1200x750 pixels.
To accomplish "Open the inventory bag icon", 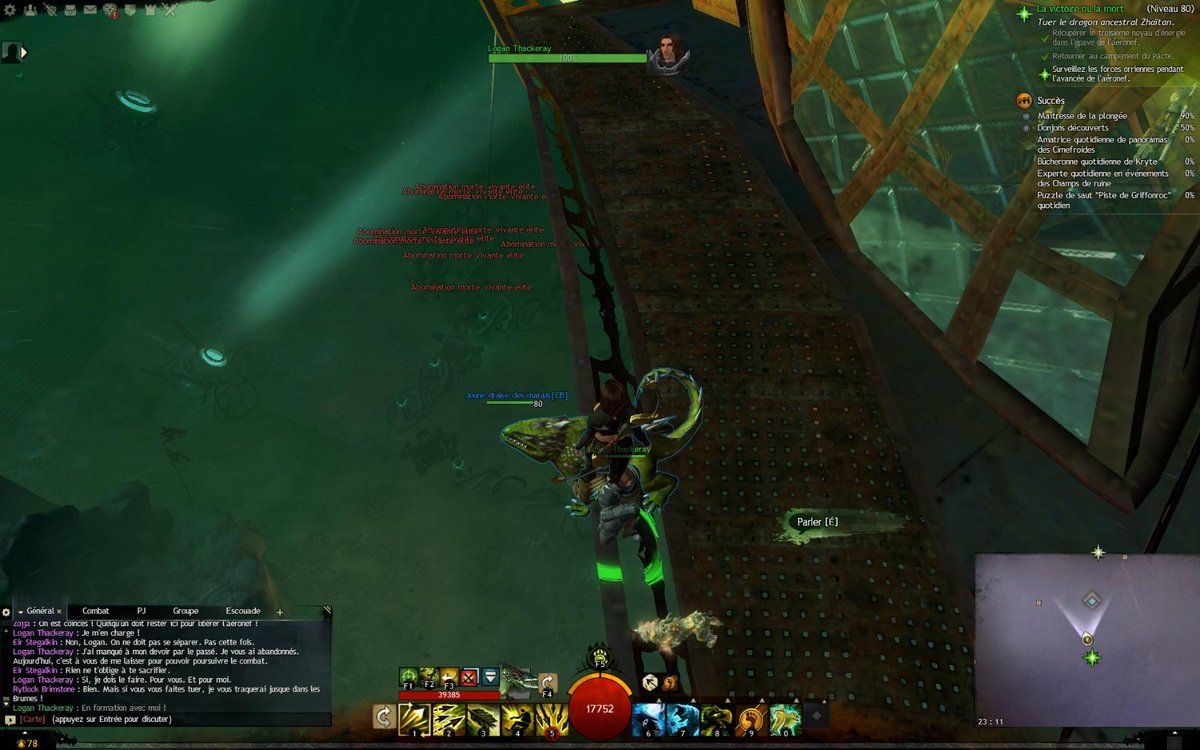I will 70,9.
